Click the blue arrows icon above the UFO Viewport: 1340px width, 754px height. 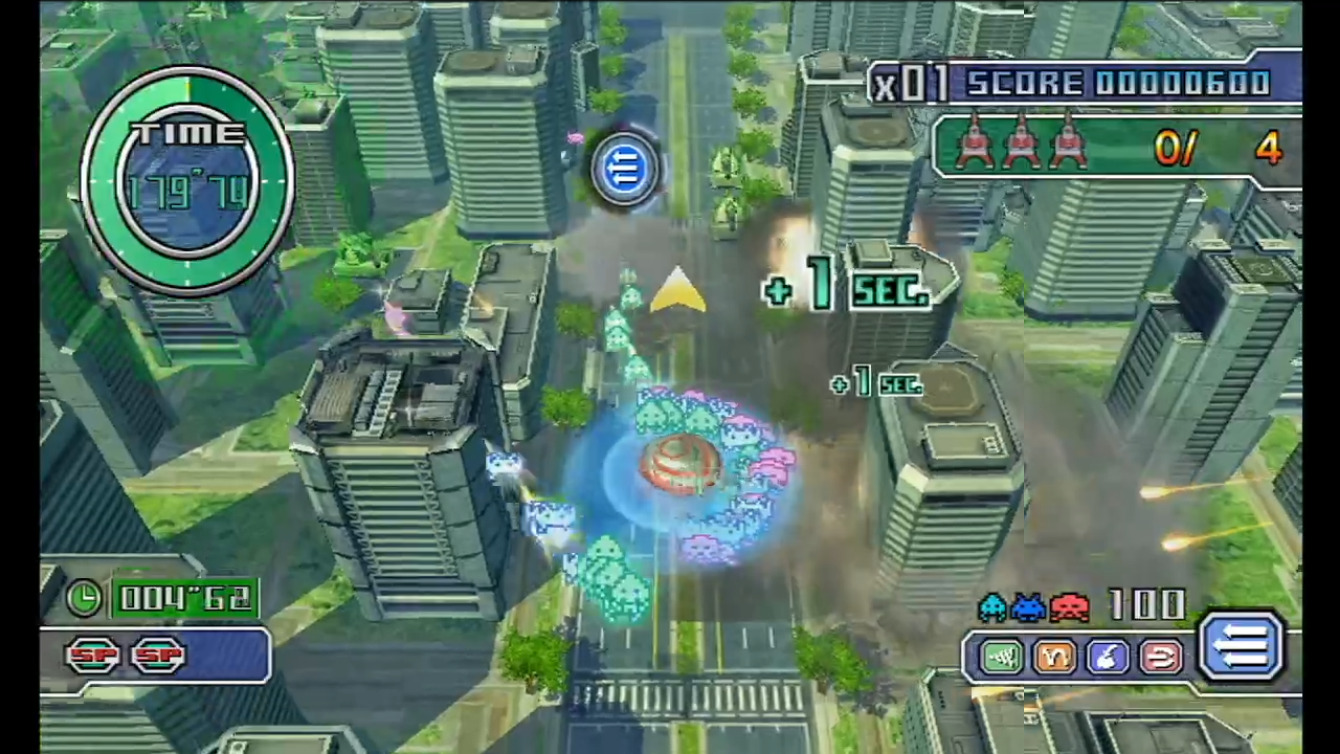pyautogui.click(x=624, y=168)
